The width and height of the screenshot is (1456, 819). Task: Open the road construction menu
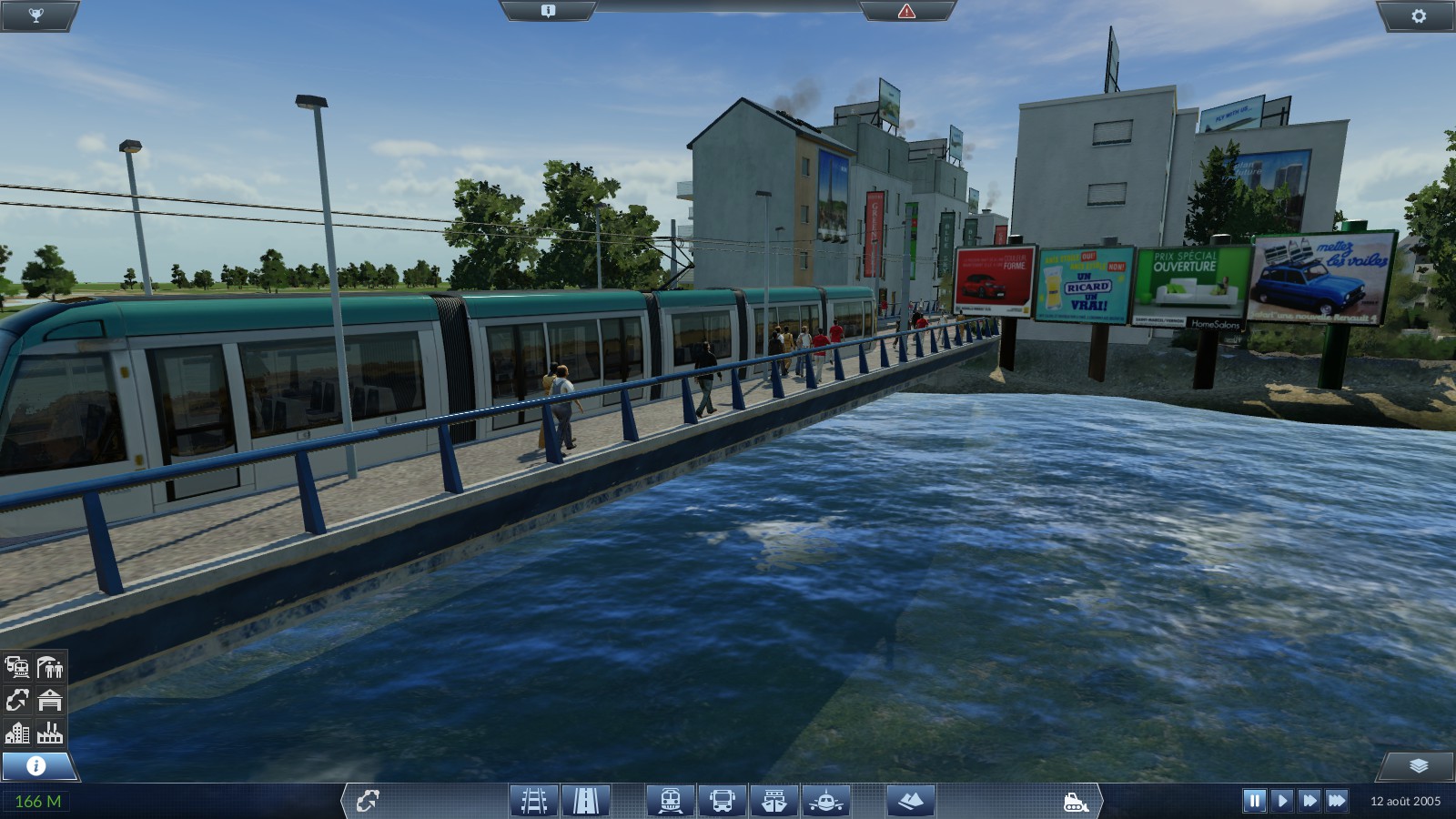point(585,801)
